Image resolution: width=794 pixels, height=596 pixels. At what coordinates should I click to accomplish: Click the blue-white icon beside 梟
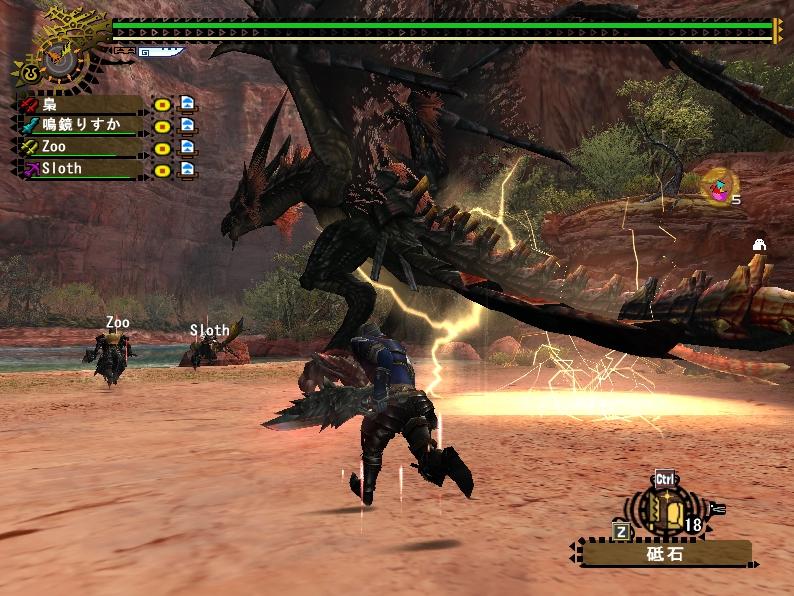point(187,104)
